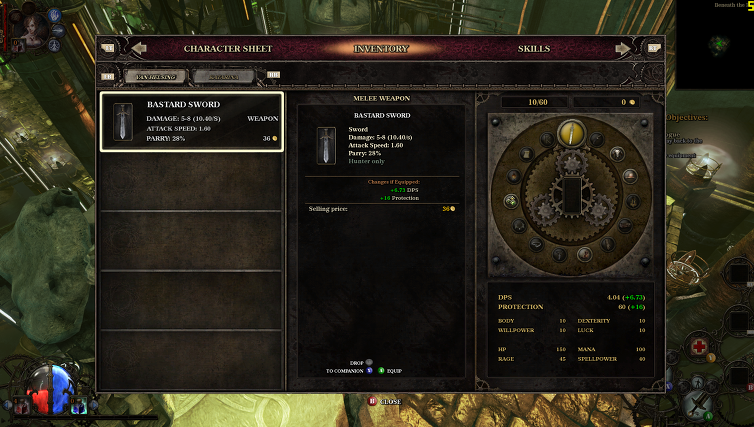Viewport: 754px width, 427px height.
Task: Click the left arrow beside Character Sheet
Action: point(139,48)
